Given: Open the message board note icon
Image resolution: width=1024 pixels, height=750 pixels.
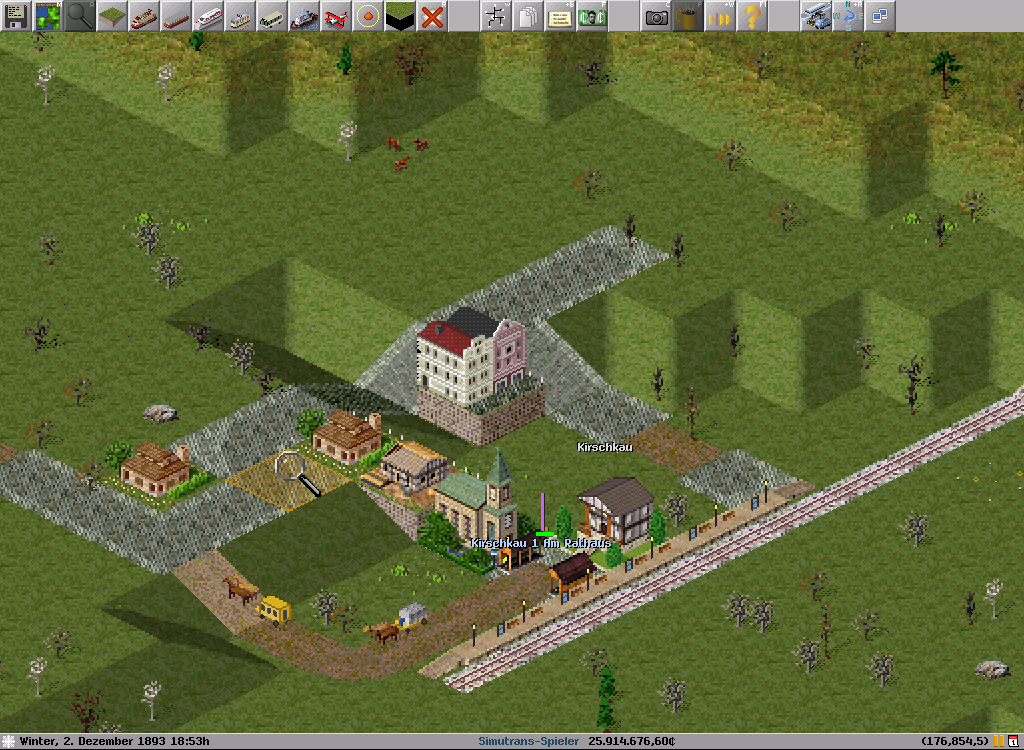Looking at the screenshot, I should 560,16.
